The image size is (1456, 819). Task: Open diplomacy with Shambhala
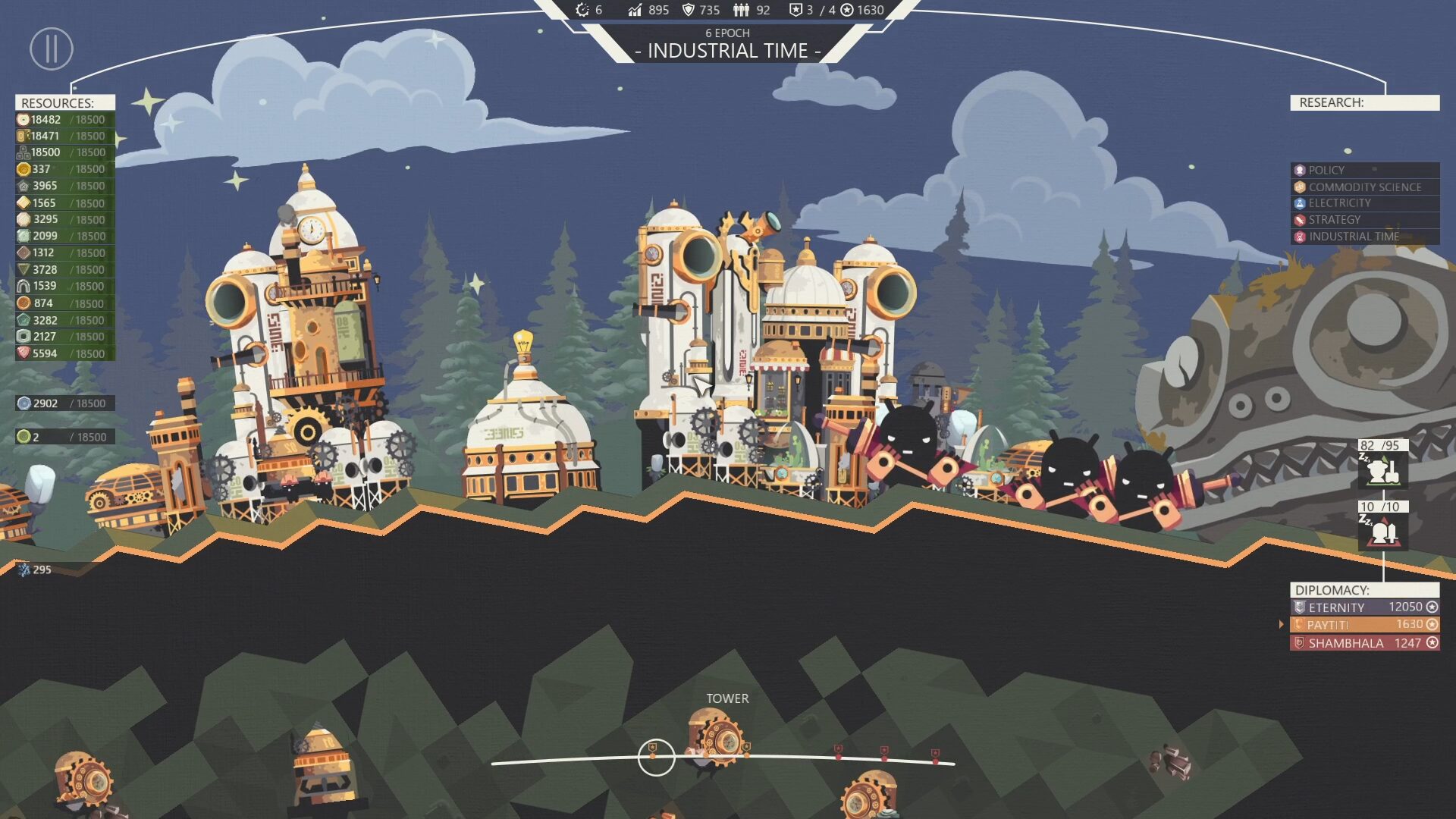[1364, 643]
